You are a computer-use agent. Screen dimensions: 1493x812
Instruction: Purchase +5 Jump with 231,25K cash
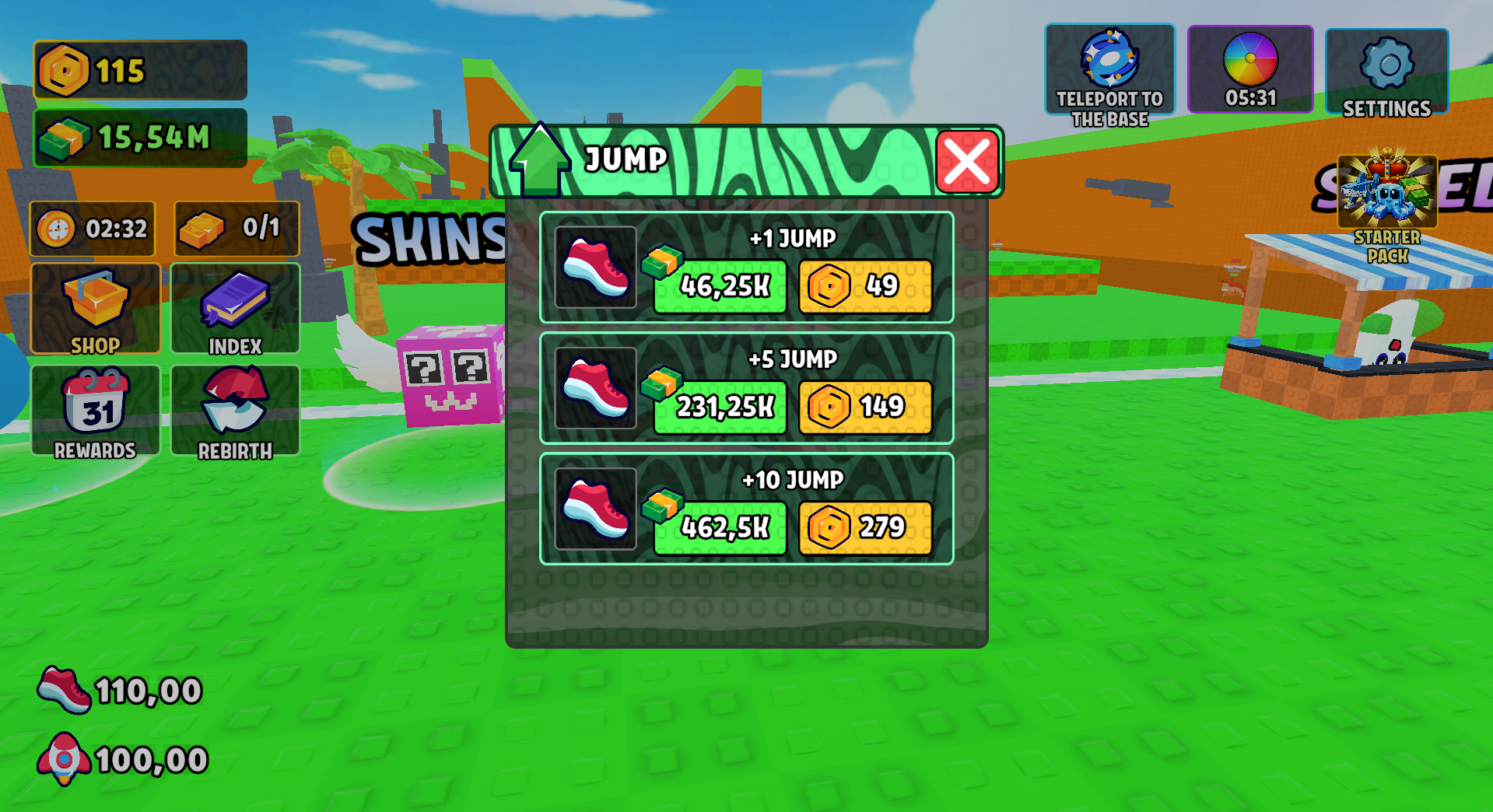tap(718, 406)
